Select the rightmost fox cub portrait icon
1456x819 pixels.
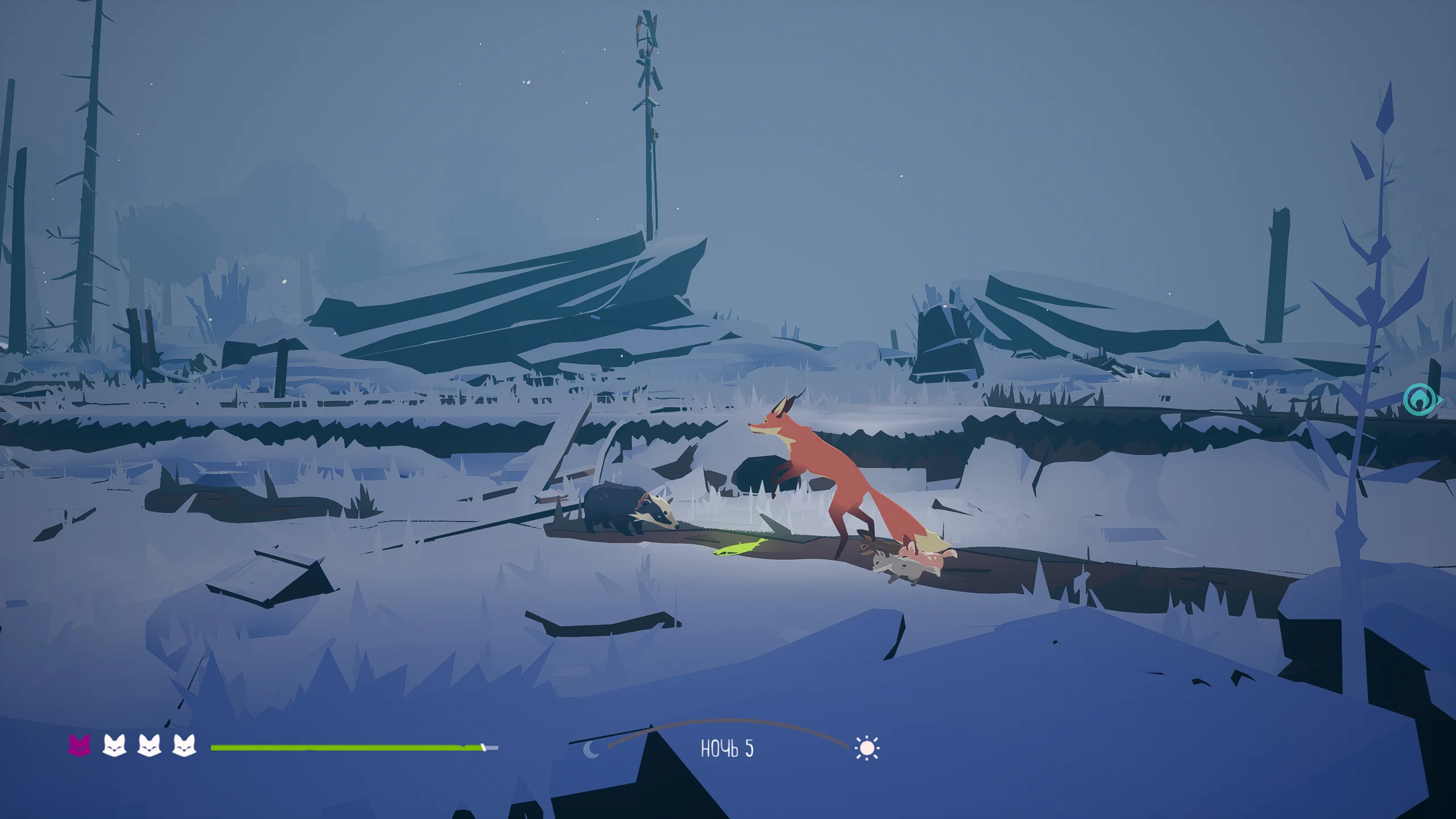(x=185, y=746)
